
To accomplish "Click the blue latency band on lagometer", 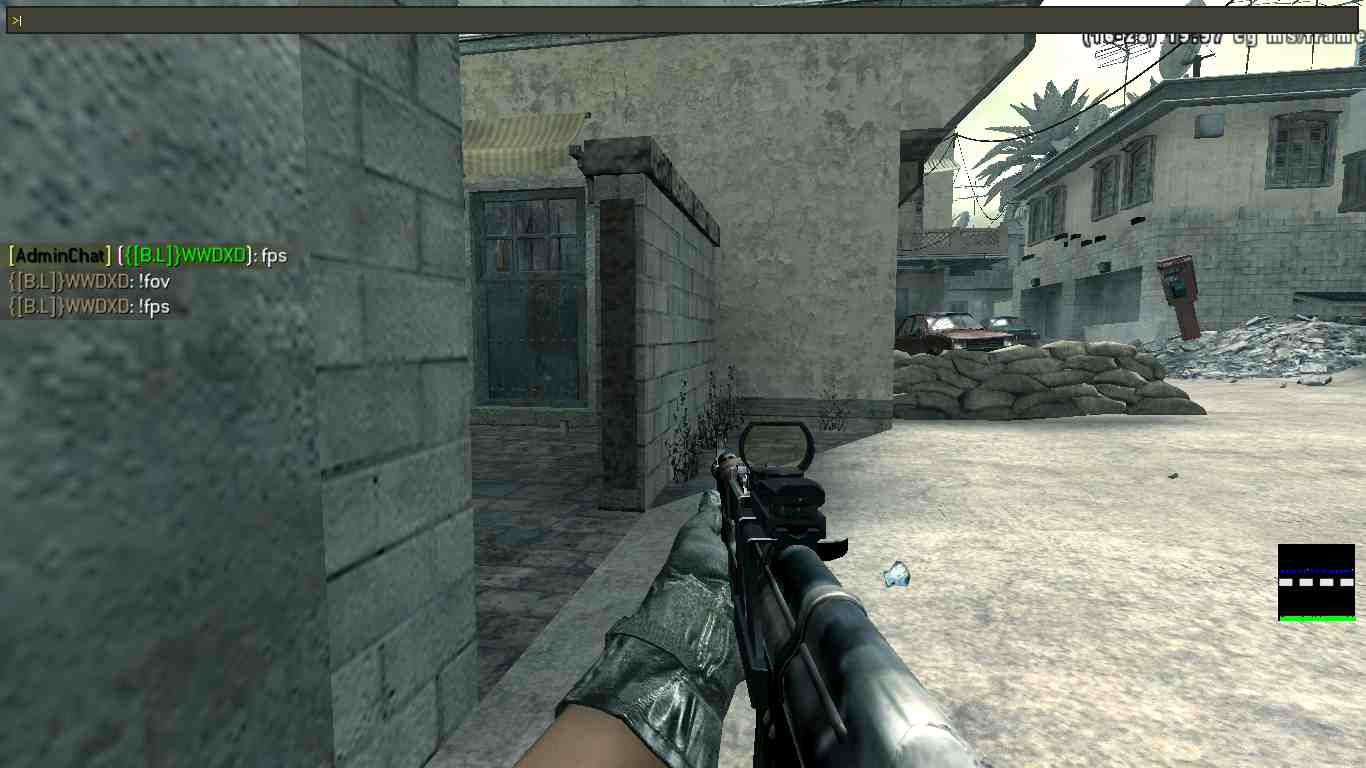I will 1315,571.
